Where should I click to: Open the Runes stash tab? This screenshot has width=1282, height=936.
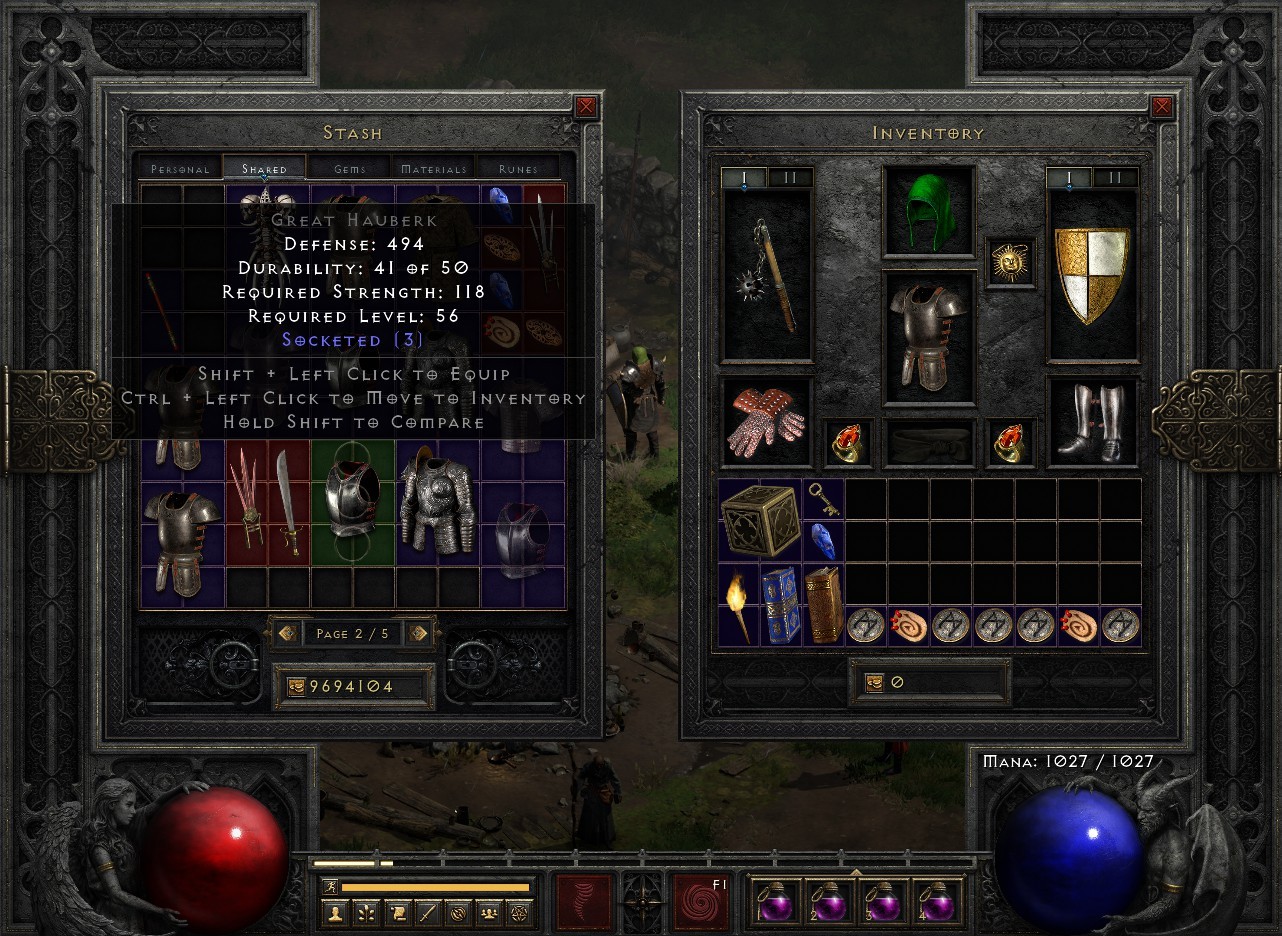point(520,168)
